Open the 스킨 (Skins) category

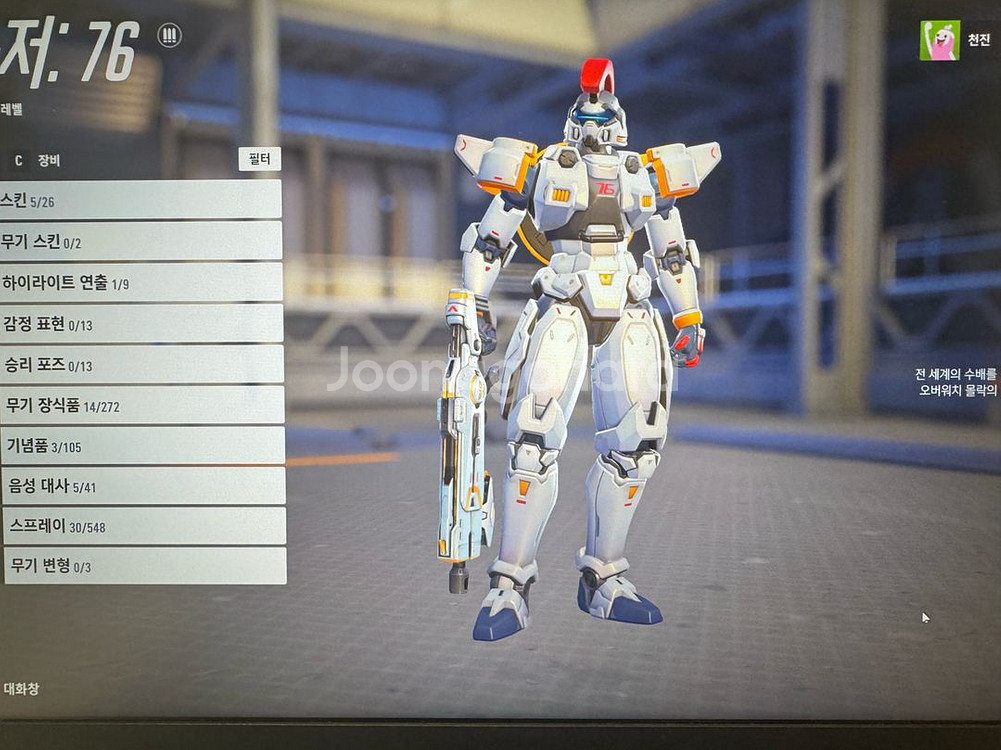tap(140, 200)
